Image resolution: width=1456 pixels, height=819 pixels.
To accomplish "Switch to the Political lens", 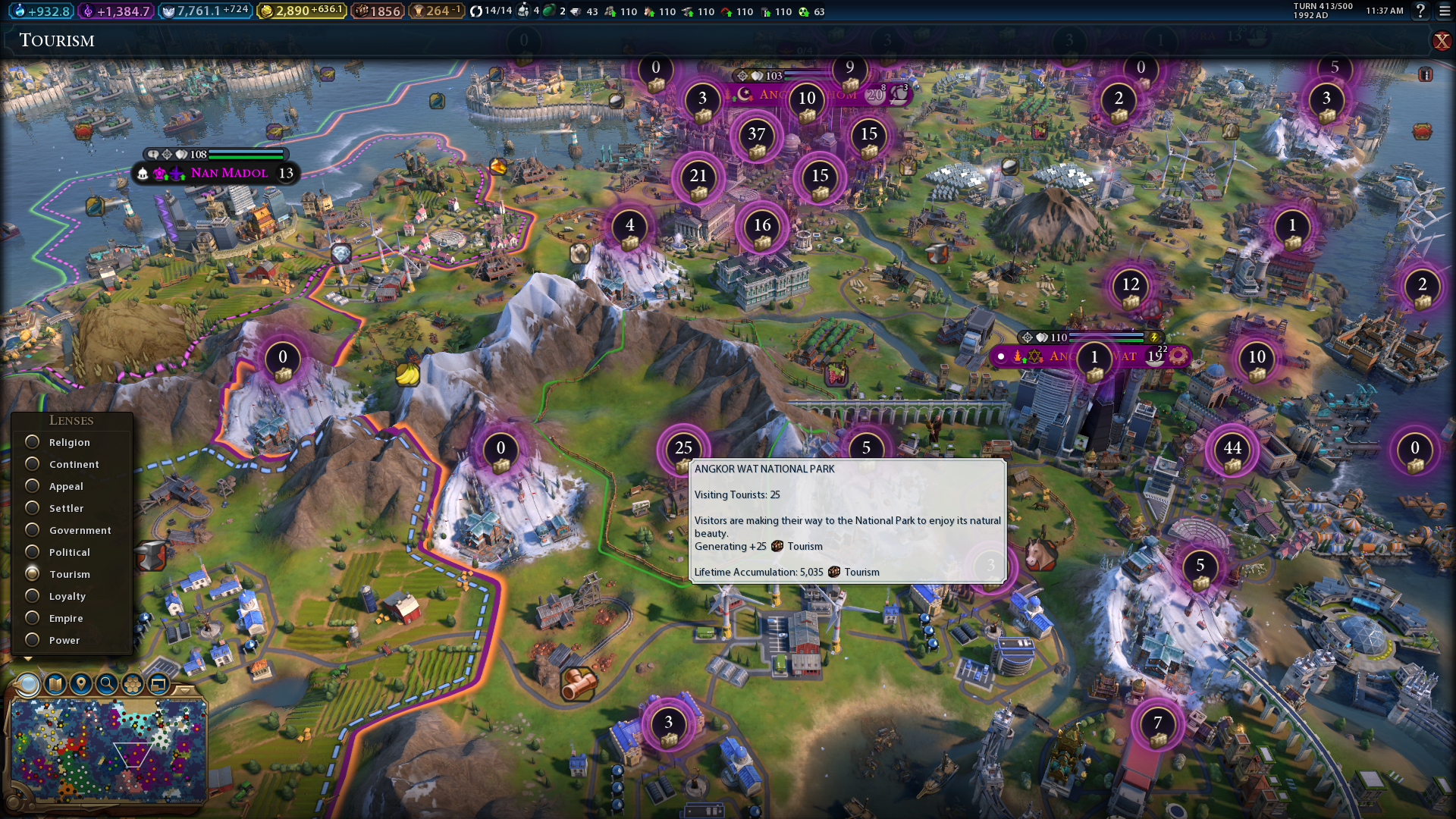I will [x=33, y=552].
